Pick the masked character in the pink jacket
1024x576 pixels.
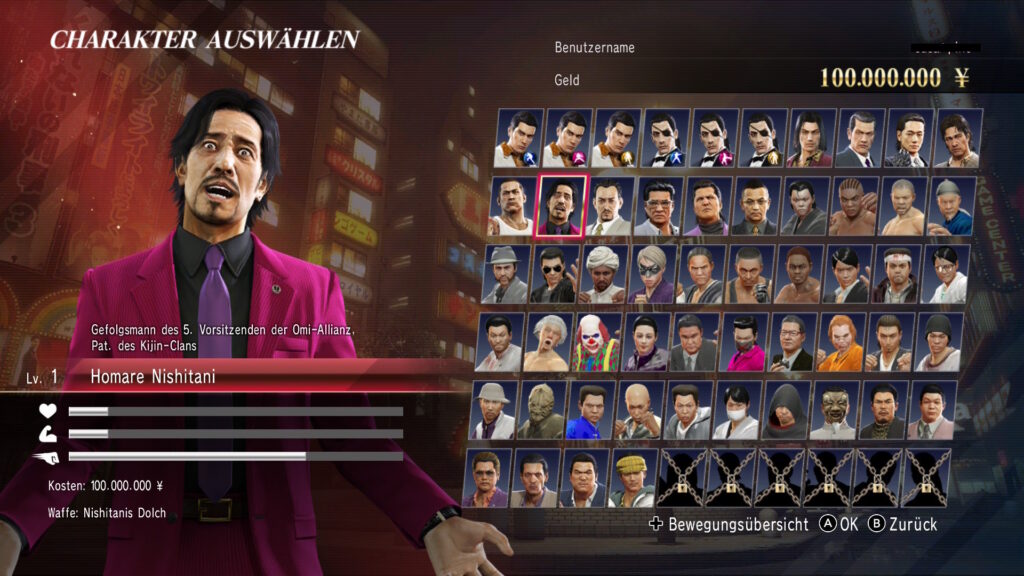[744, 343]
